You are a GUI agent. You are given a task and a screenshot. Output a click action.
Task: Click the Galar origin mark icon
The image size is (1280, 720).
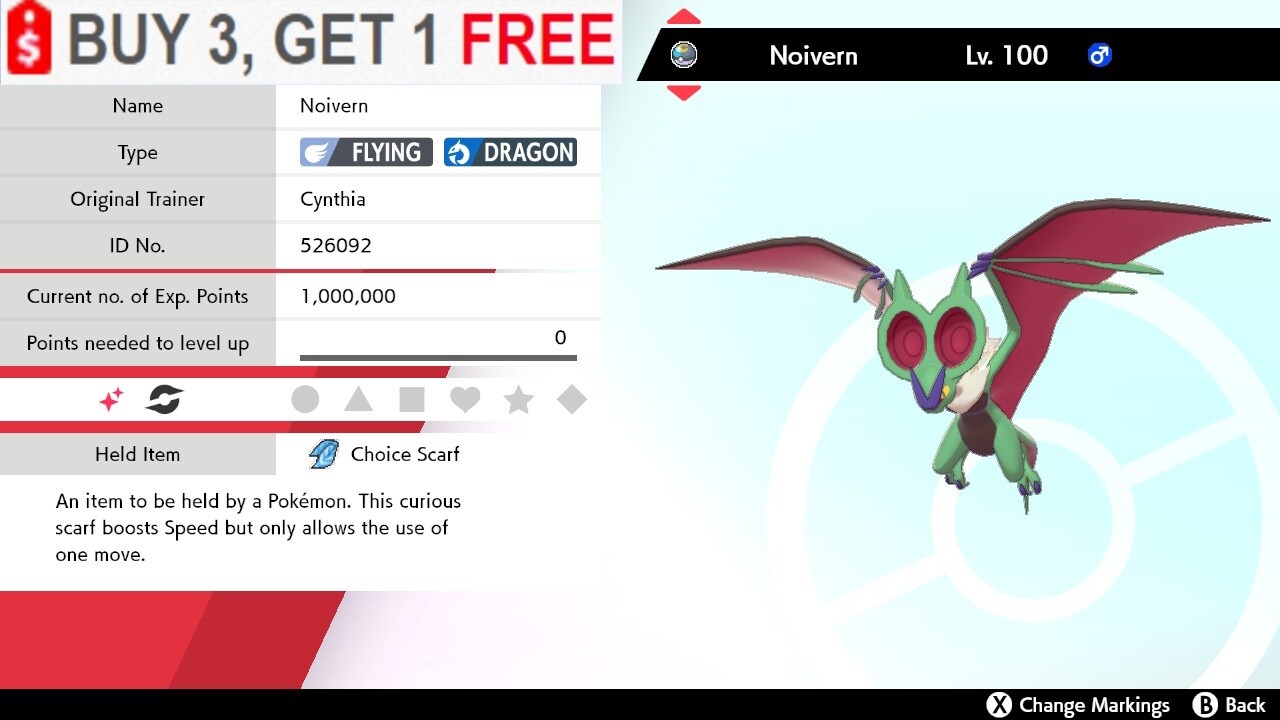(x=163, y=399)
